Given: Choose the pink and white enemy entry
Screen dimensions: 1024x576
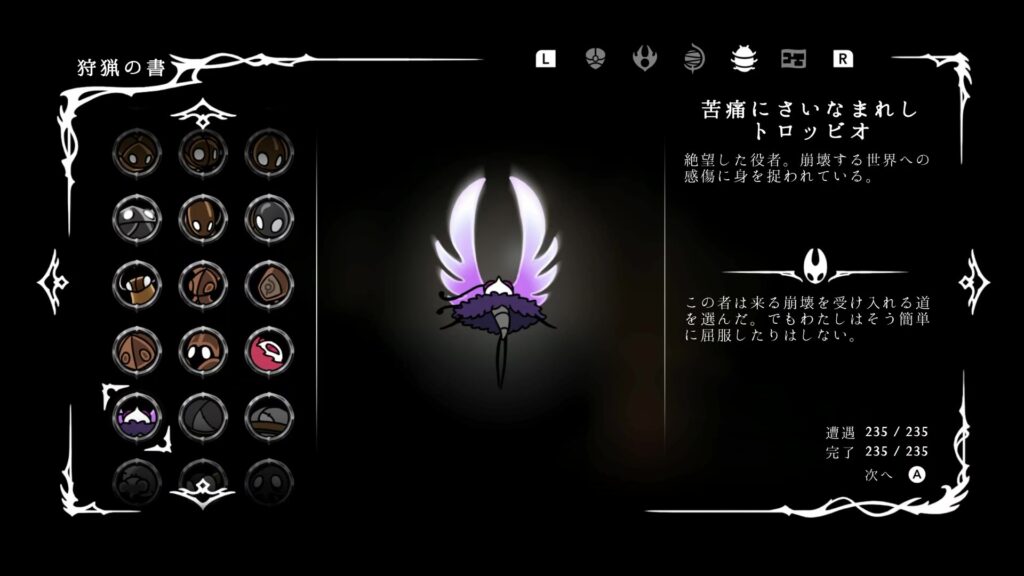Looking at the screenshot, I should click(268, 350).
